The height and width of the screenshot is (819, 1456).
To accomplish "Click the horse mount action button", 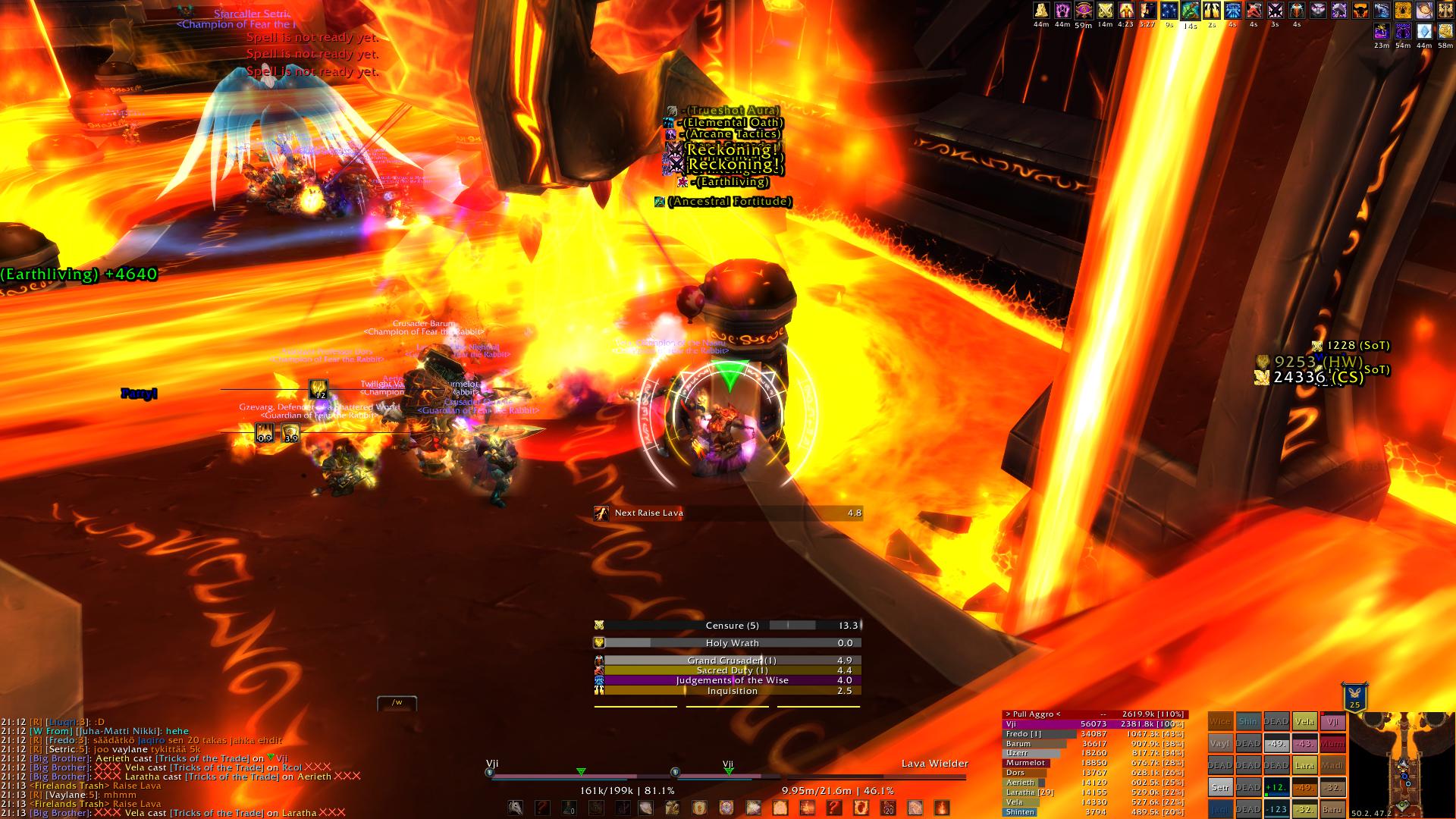I will coord(516,808).
